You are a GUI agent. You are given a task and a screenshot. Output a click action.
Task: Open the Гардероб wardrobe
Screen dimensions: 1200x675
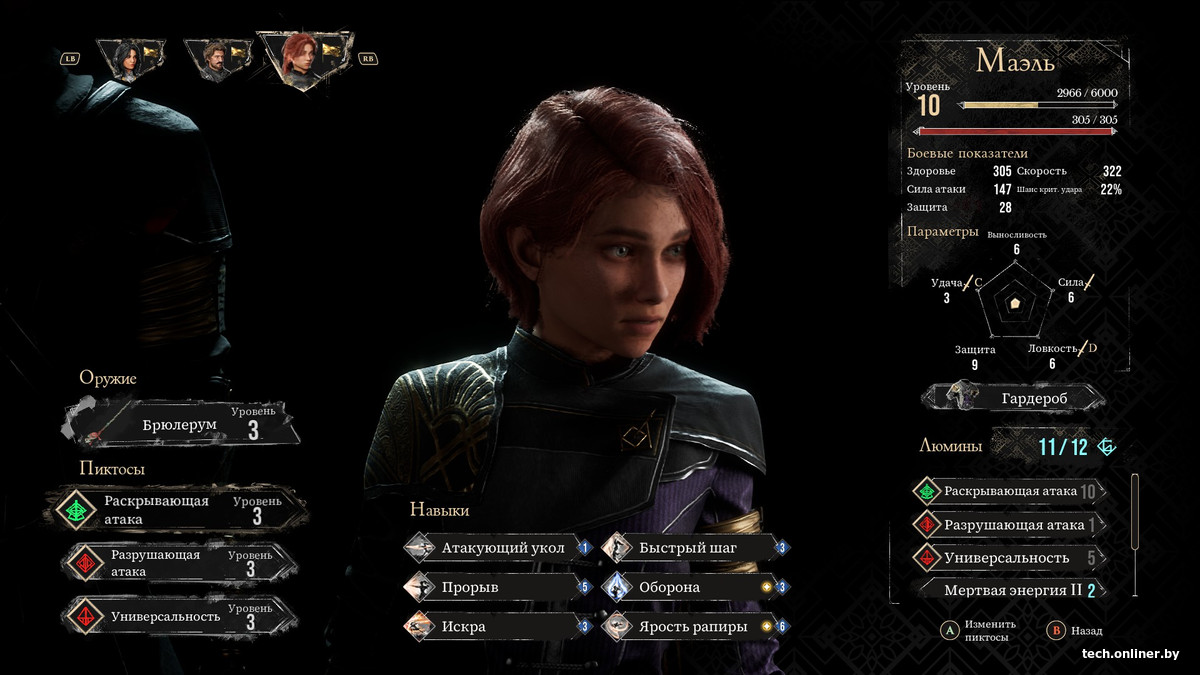point(1013,398)
